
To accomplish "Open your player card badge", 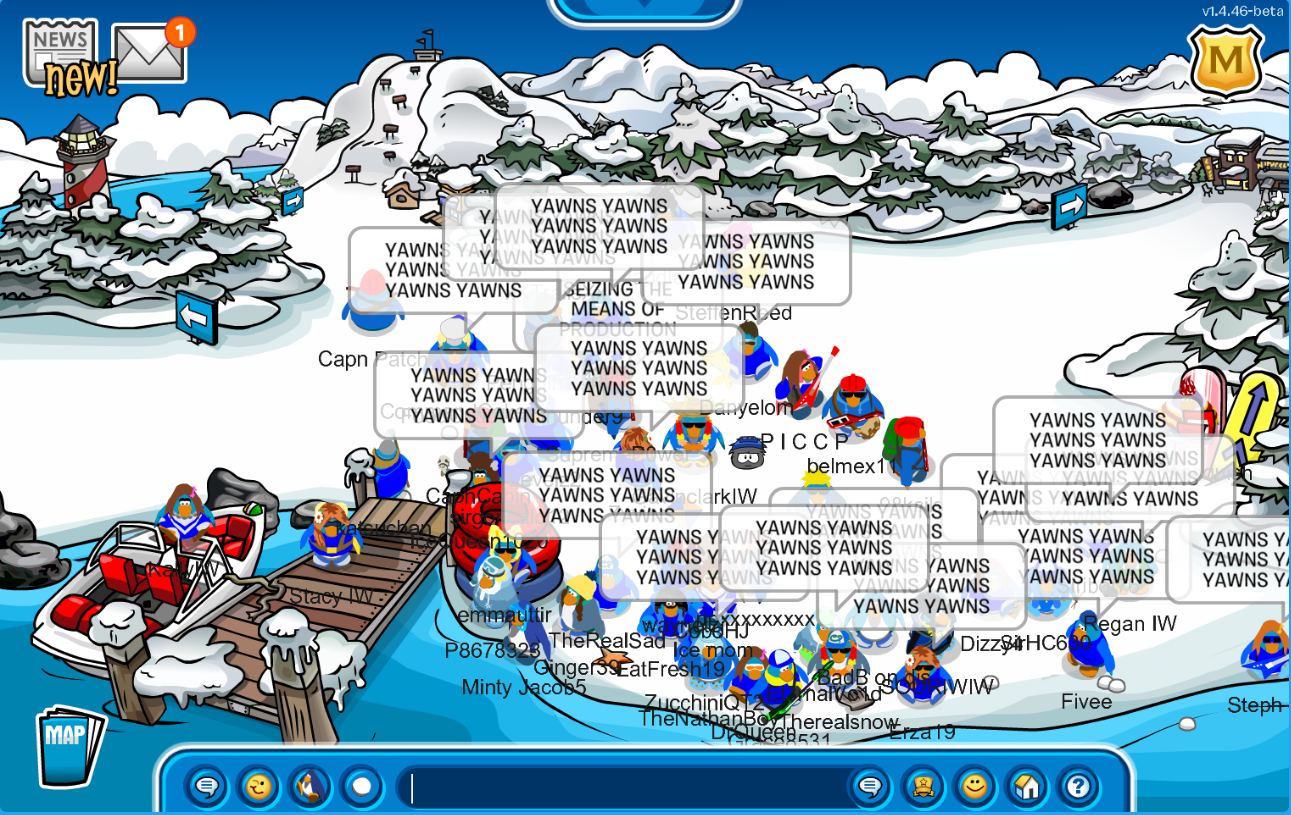I will [923, 787].
